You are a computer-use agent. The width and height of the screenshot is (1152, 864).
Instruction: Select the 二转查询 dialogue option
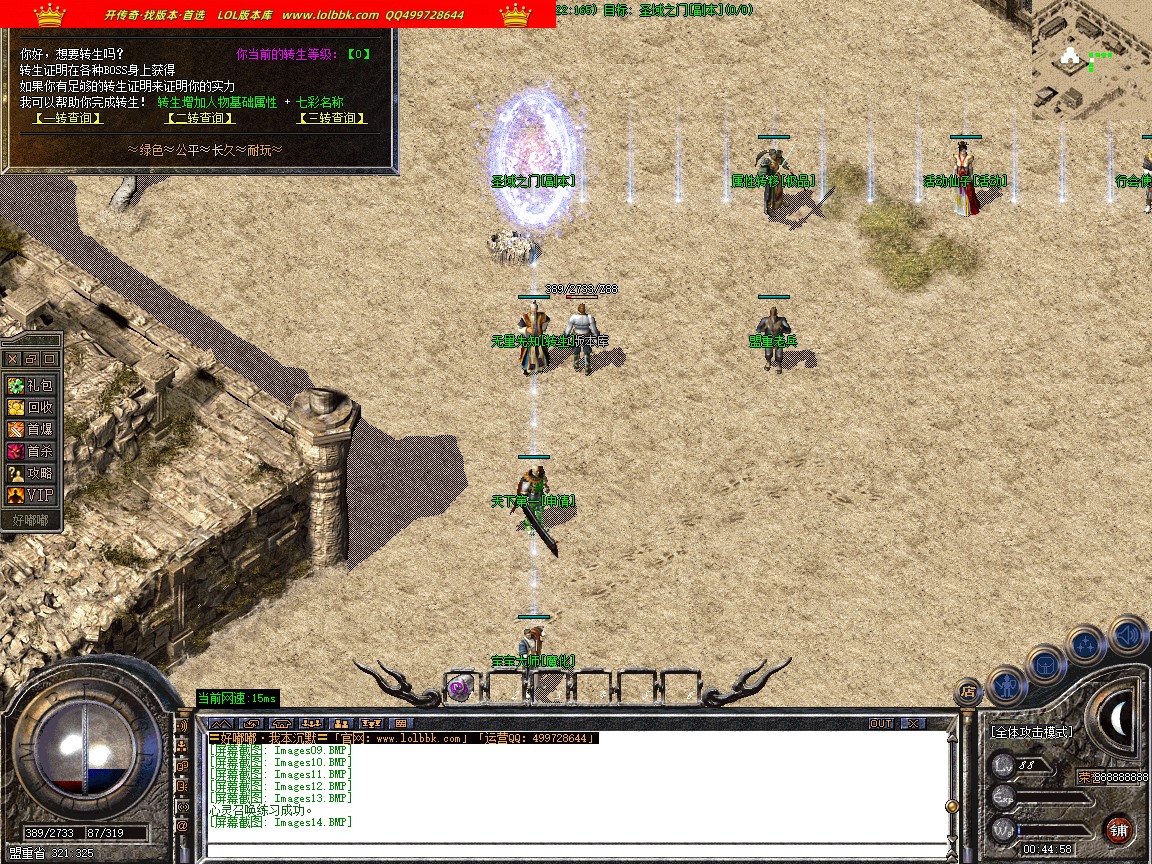(200, 118)
